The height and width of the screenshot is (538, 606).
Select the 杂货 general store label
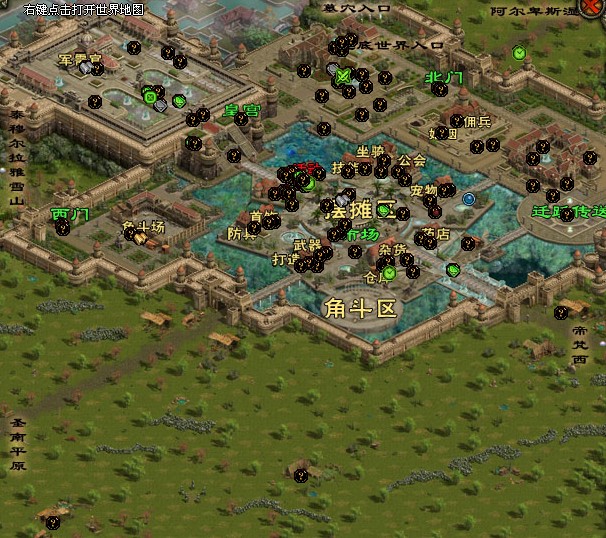tap(393, 250)
